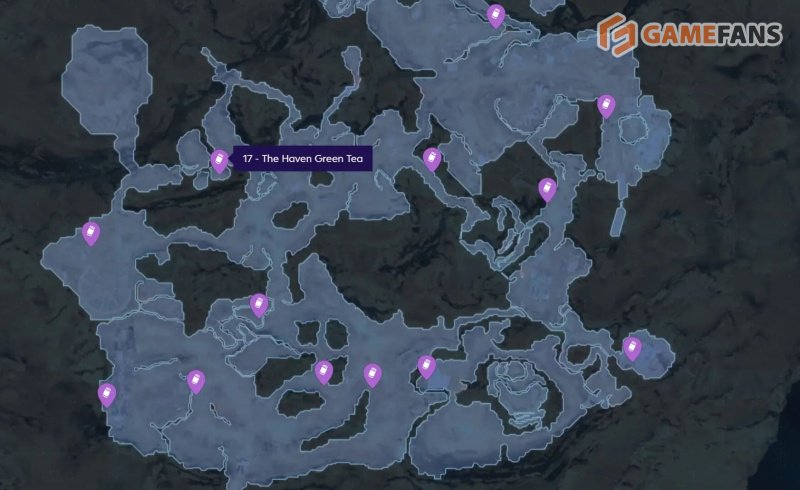Open the GameFans logo link
800x490 pixels.
click(689, 35)
